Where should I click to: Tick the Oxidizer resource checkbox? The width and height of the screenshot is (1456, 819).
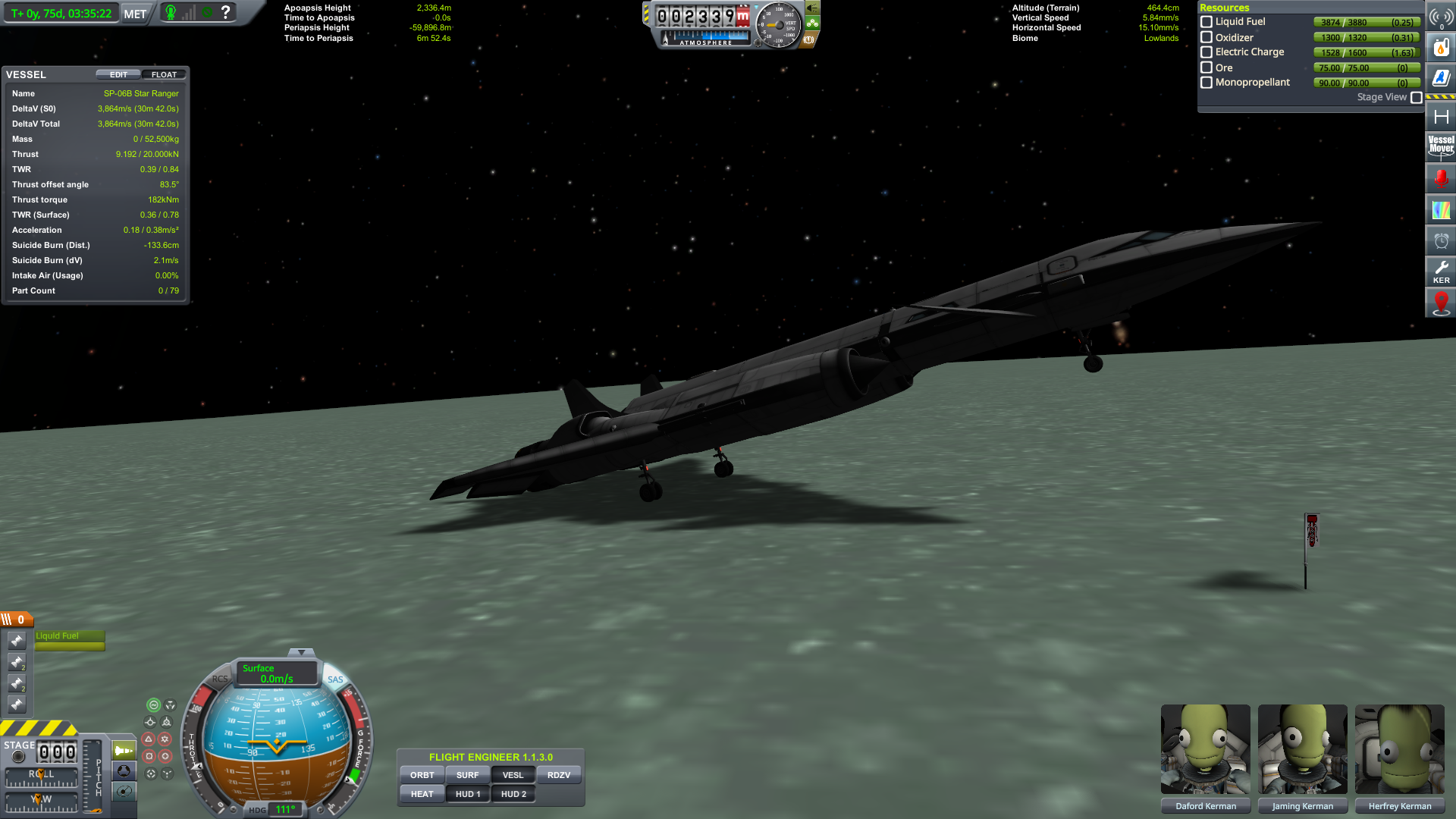(x=1207, y=37)
